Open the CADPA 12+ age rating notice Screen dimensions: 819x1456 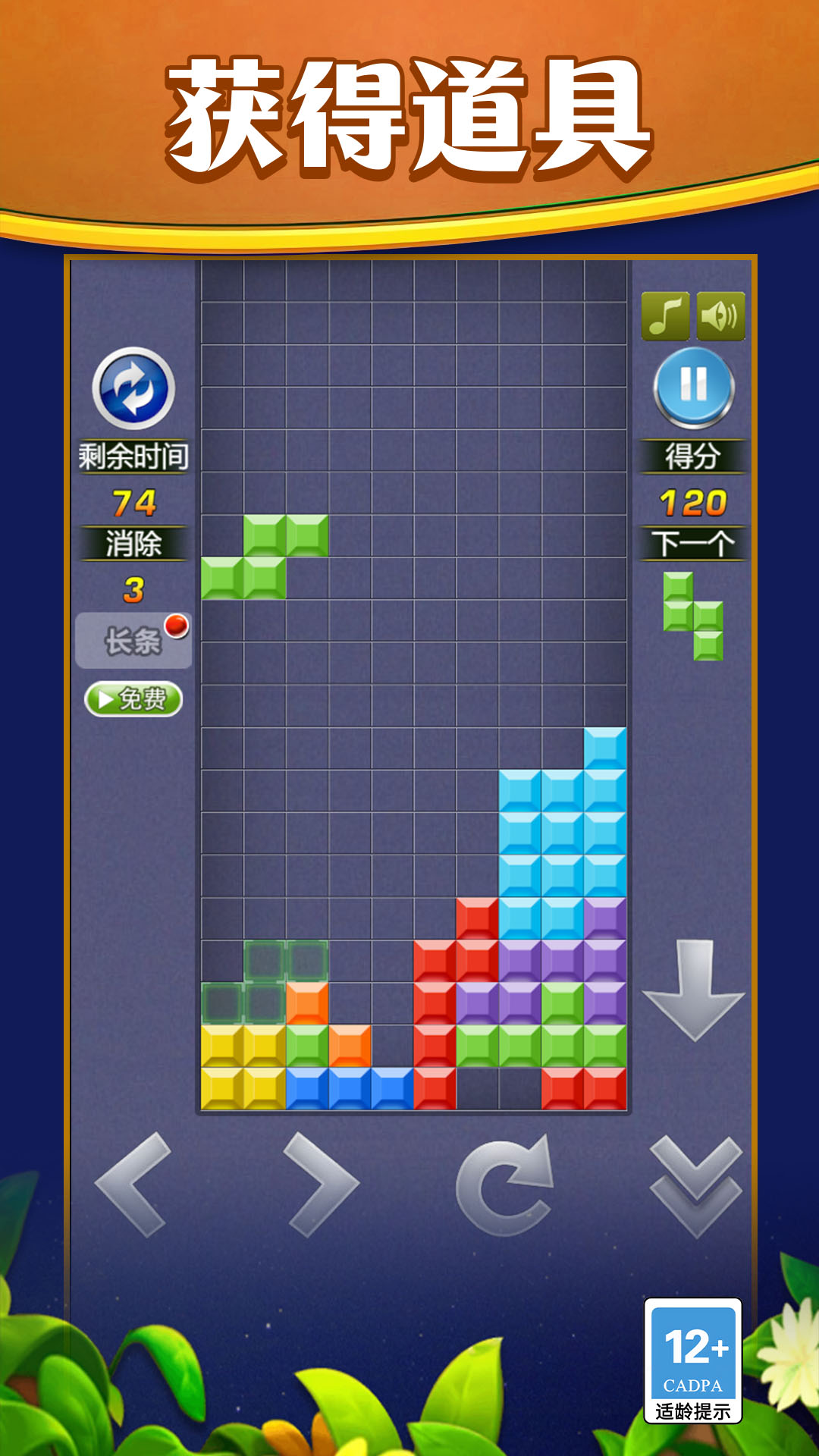(693, 1361)
